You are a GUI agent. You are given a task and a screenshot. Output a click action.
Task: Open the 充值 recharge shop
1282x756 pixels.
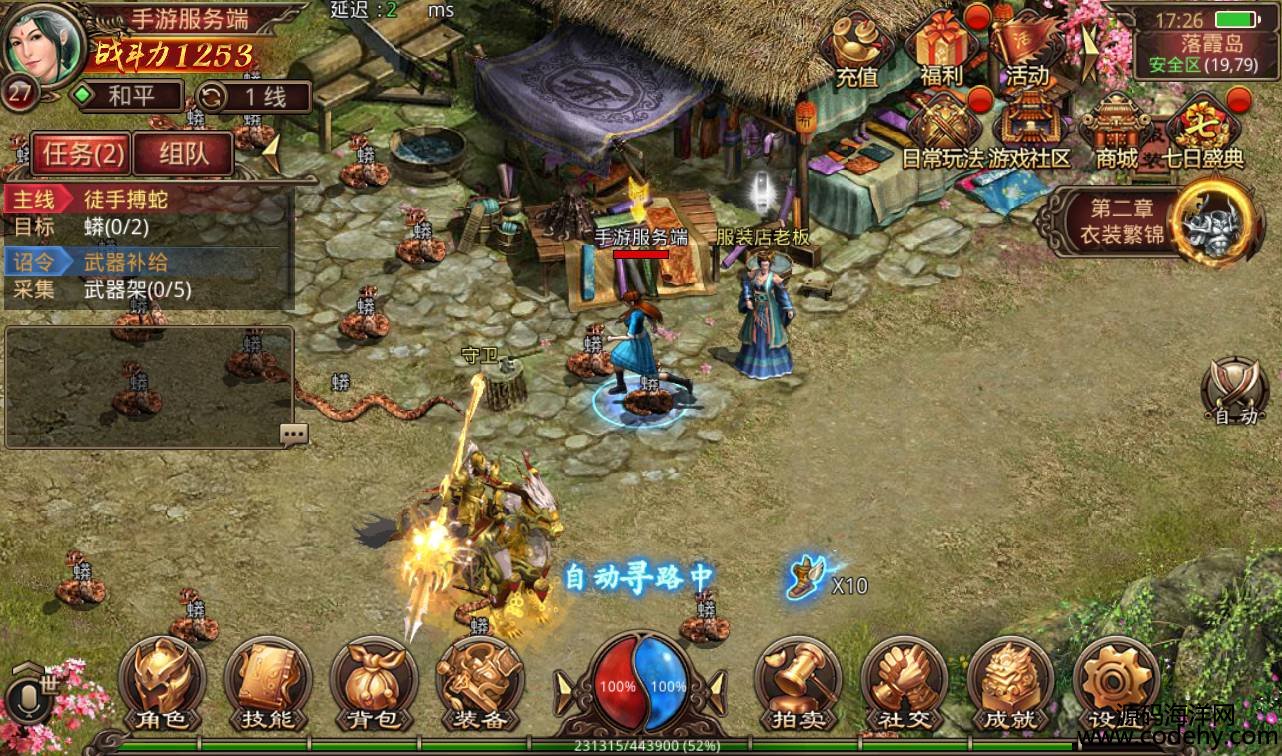pyautogui.click(x=856, y=50)
